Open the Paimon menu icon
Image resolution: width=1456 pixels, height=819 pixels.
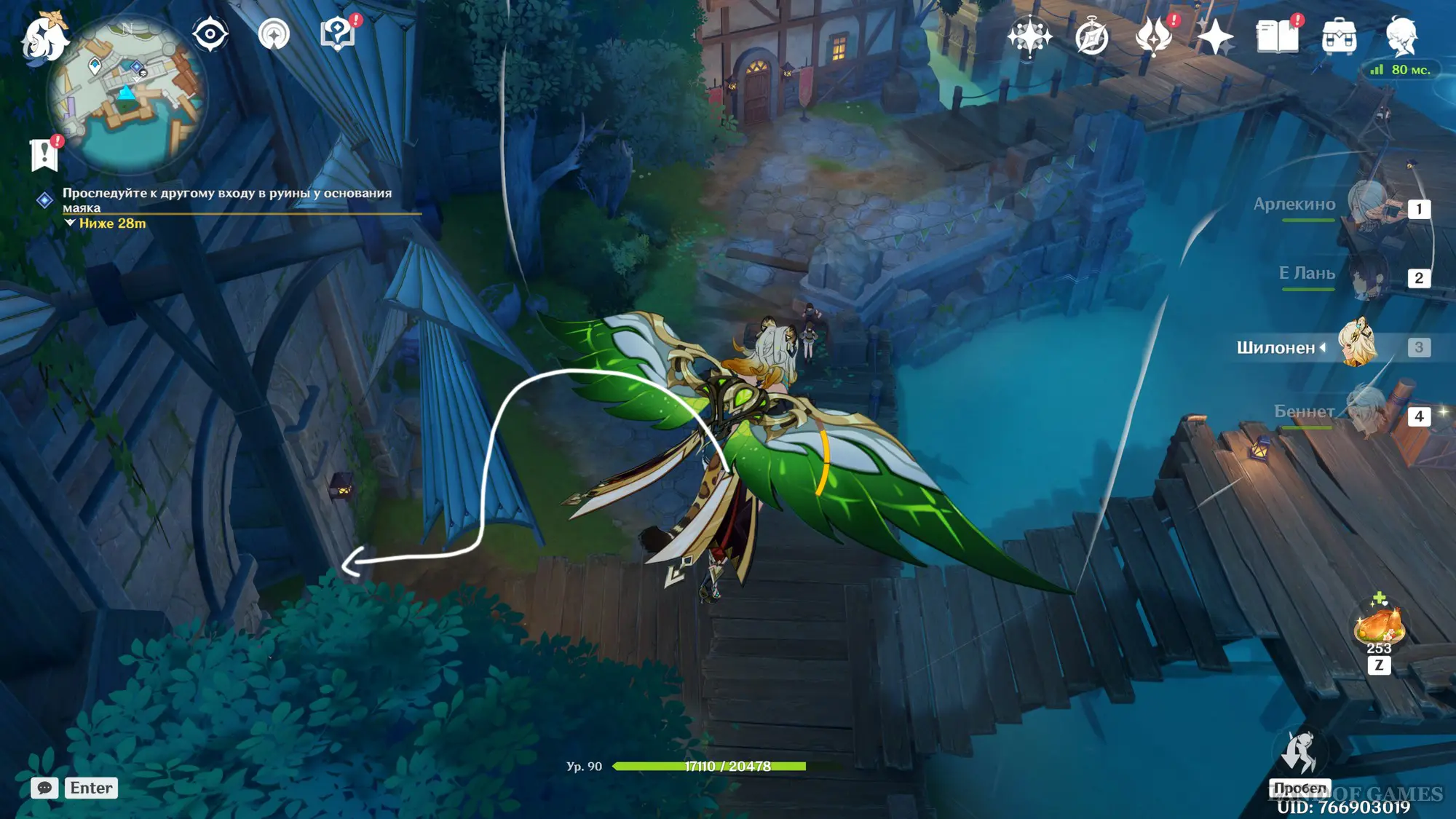(x=44, y=36)
